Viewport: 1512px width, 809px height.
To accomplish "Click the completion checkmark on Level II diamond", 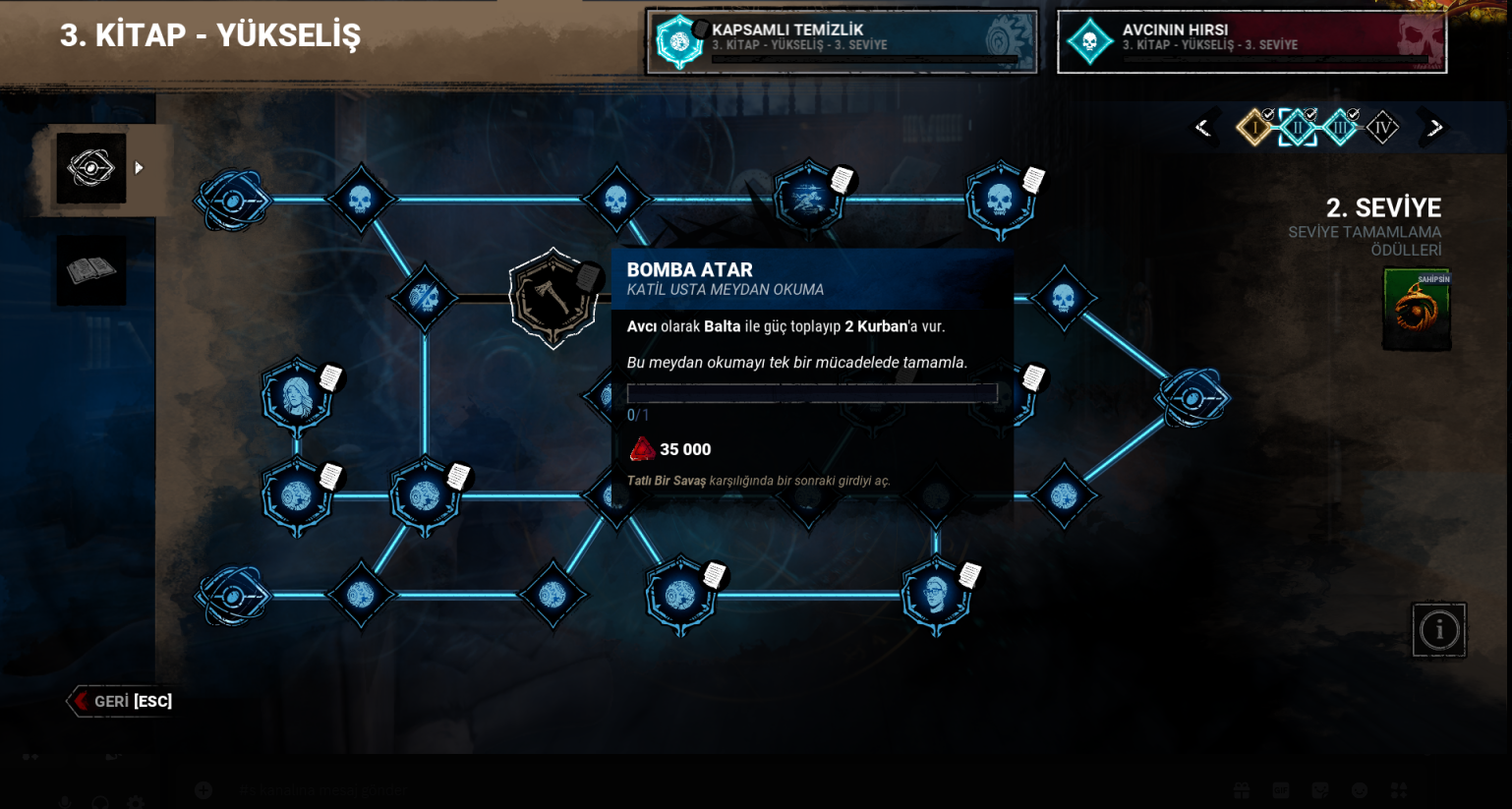I will 1310,114.
